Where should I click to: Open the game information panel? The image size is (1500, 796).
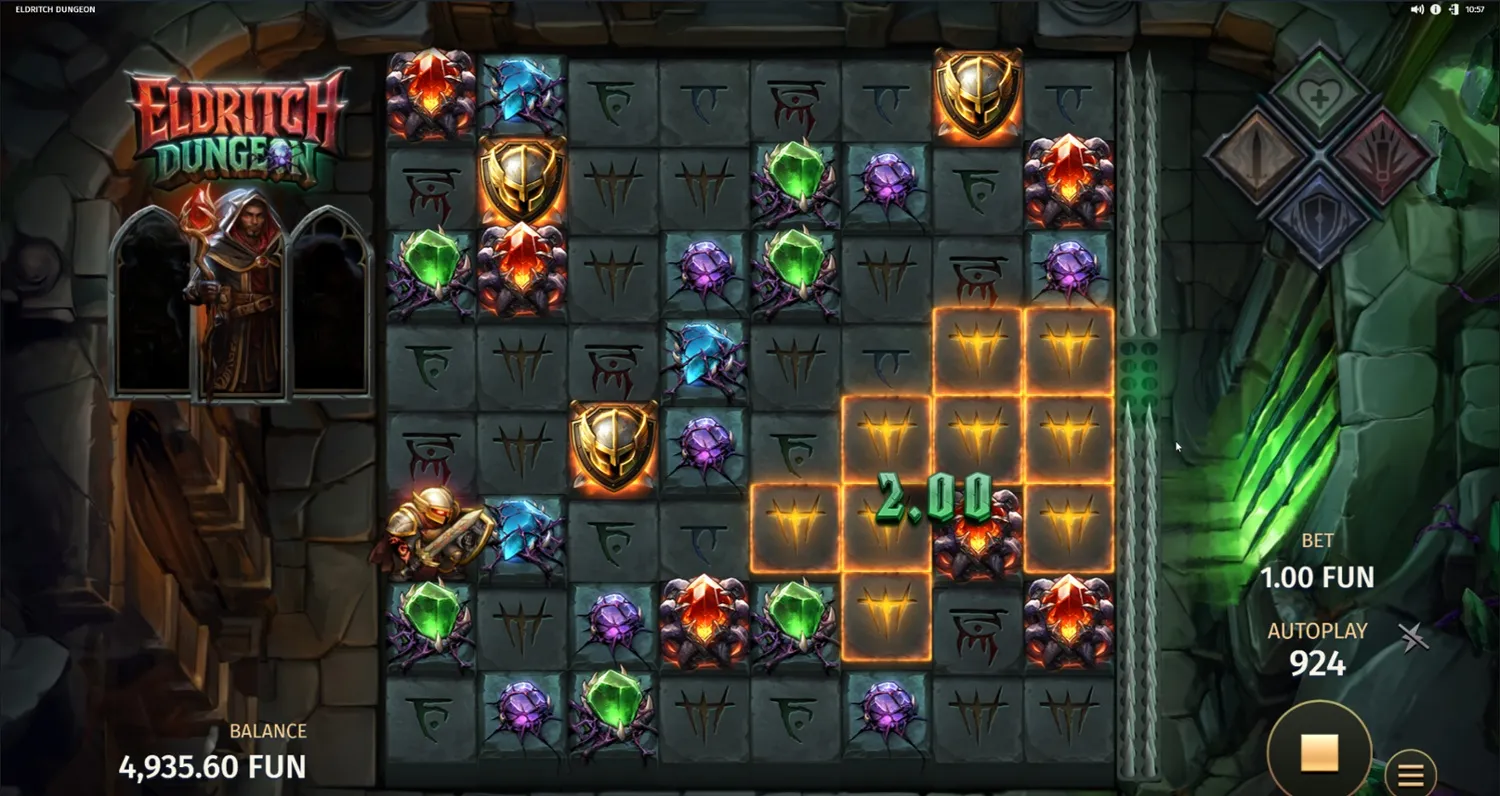(1434, 9)
